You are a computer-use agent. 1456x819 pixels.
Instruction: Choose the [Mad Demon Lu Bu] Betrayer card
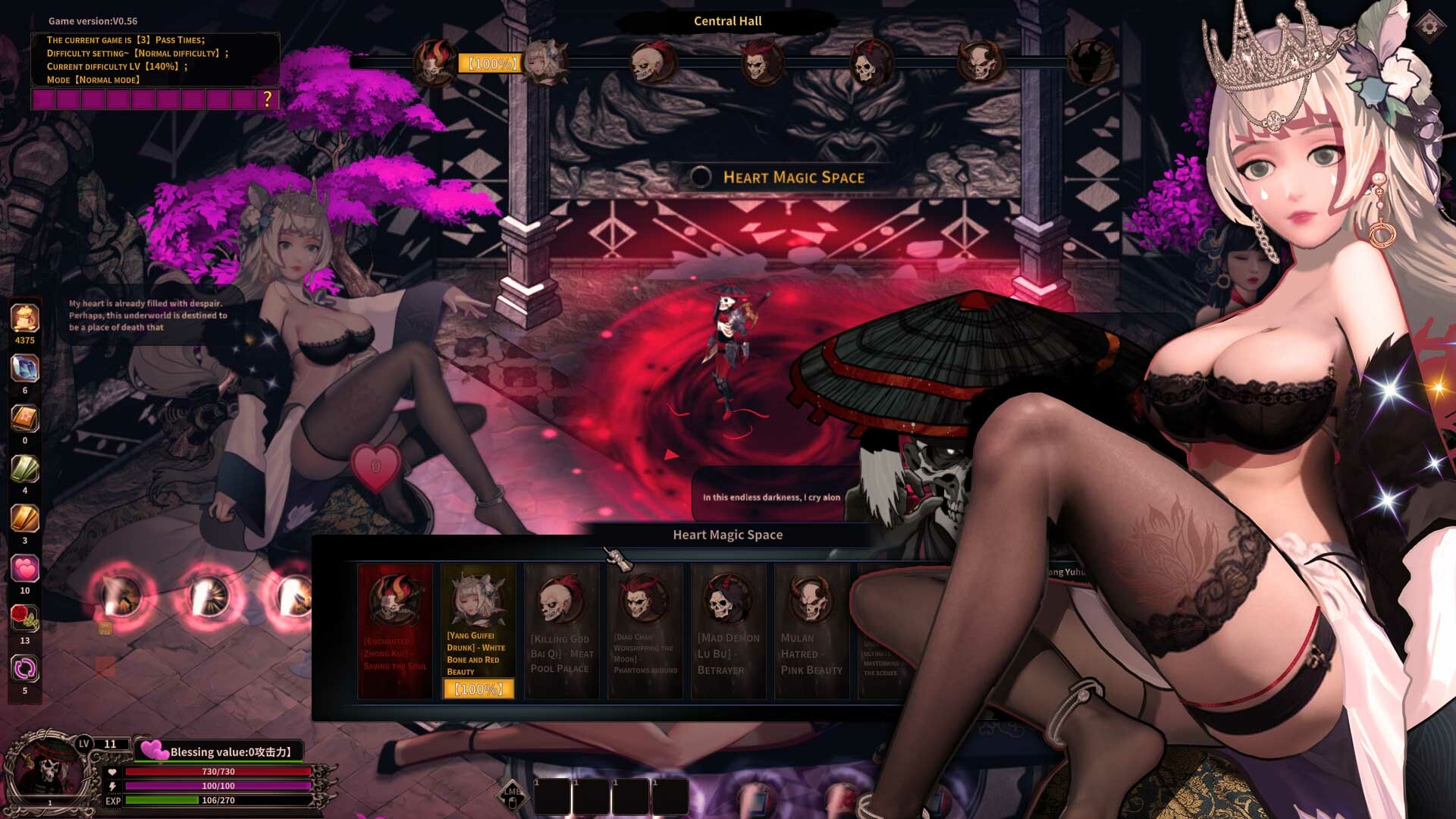[x=728, y=629]
